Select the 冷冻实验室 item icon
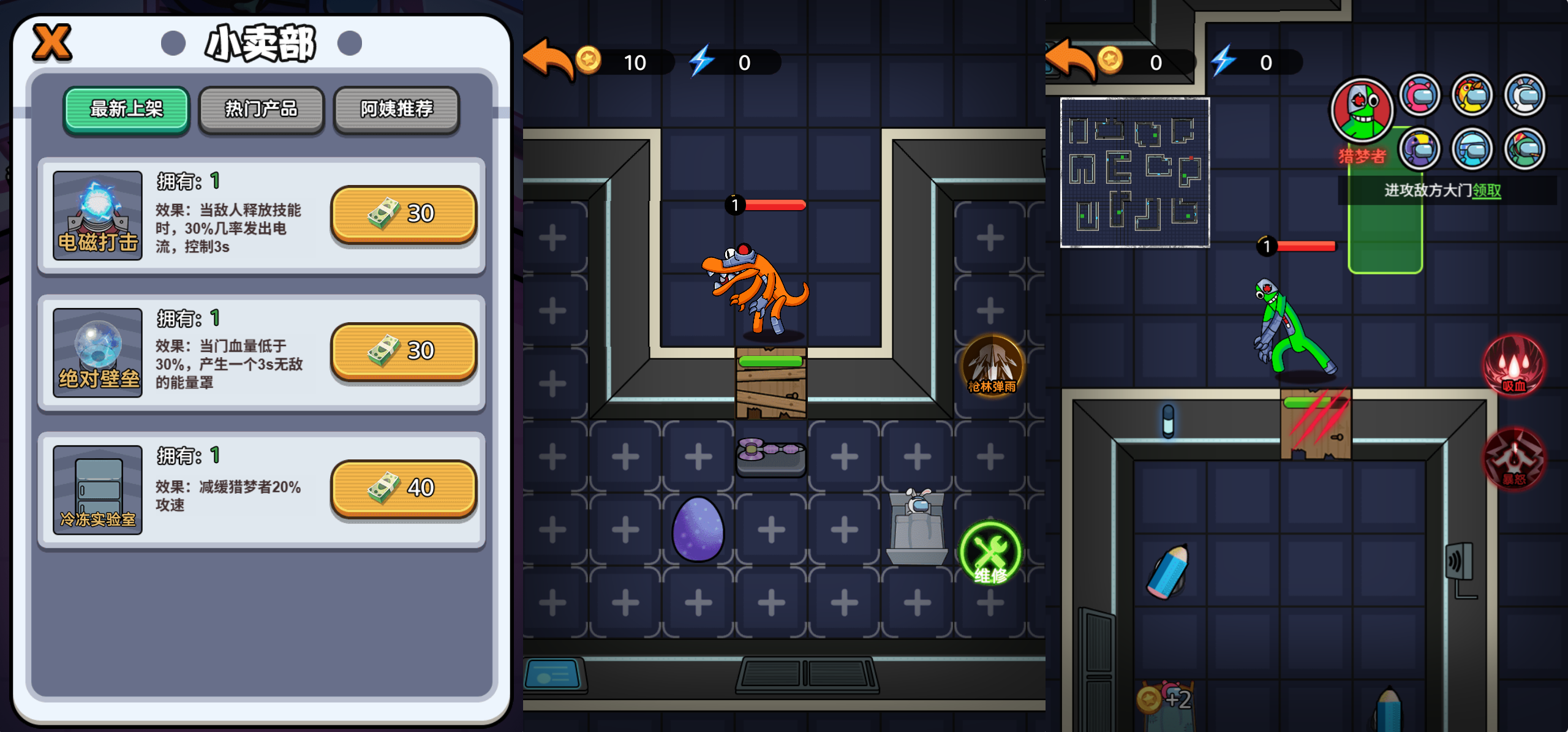The width and height of the screenshot is (1568, 732). 97,489
